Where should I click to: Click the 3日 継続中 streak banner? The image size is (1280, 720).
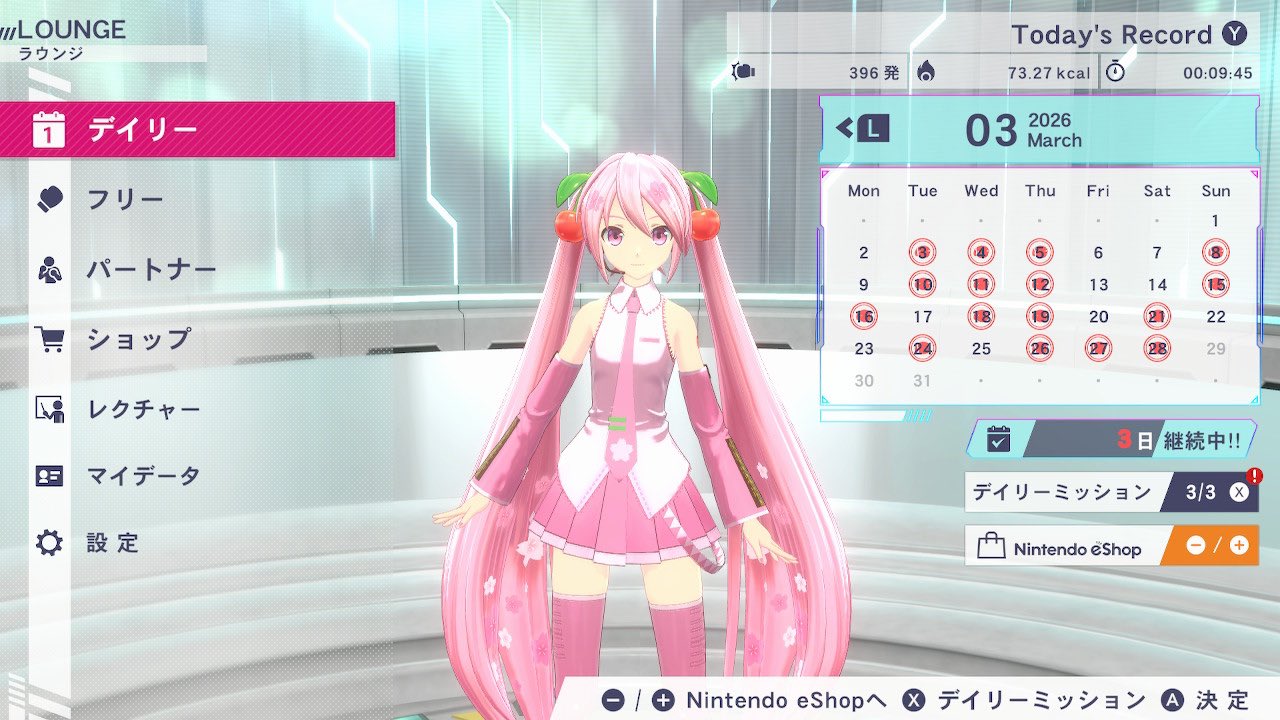pos(1111,439)
